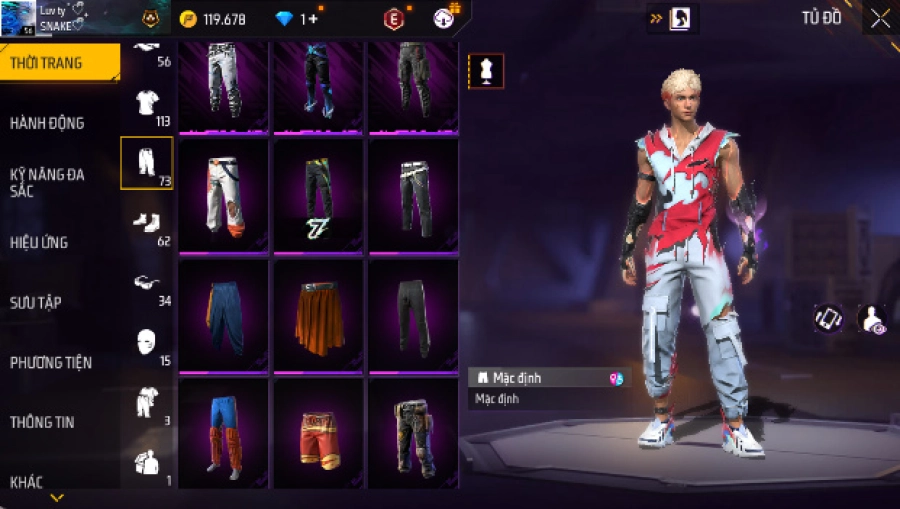This screenshot has width=900, height=509.
Task: Select the shirt category with 113 items
Action: (146, 103)
